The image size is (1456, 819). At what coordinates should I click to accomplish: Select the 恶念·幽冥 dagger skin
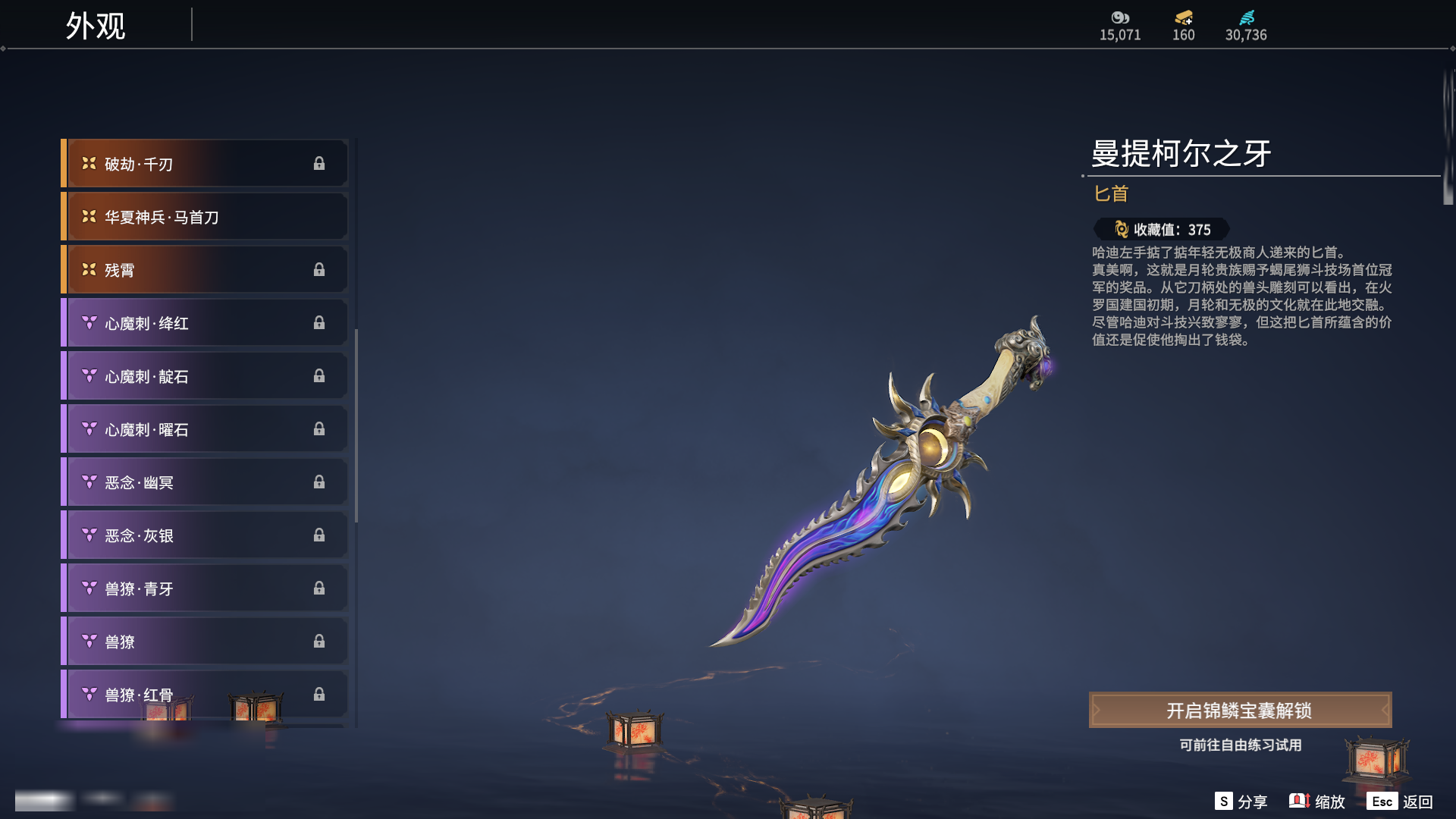tap(206, 482)
